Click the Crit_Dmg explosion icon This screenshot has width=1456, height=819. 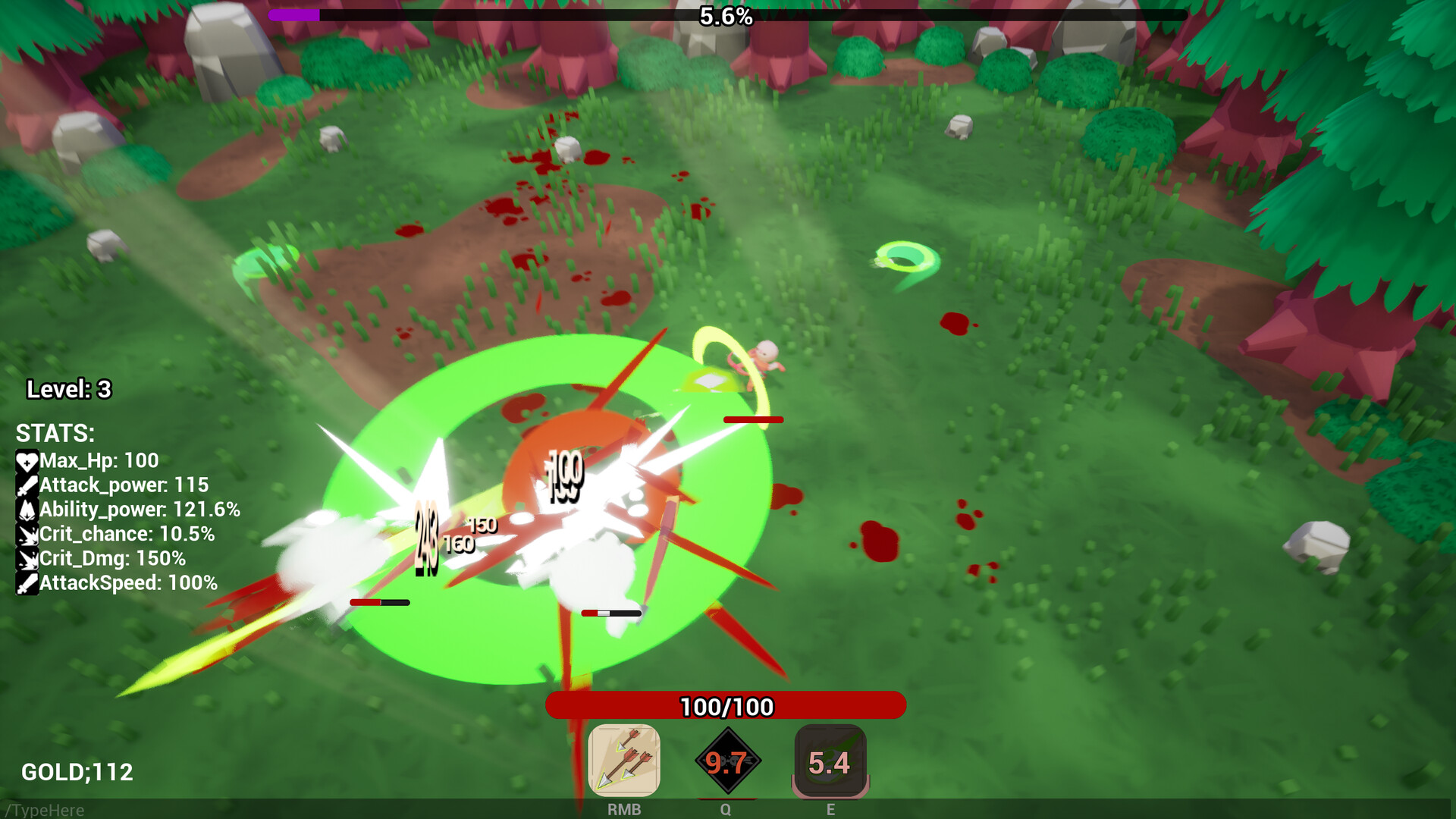(x=27, y=559)
